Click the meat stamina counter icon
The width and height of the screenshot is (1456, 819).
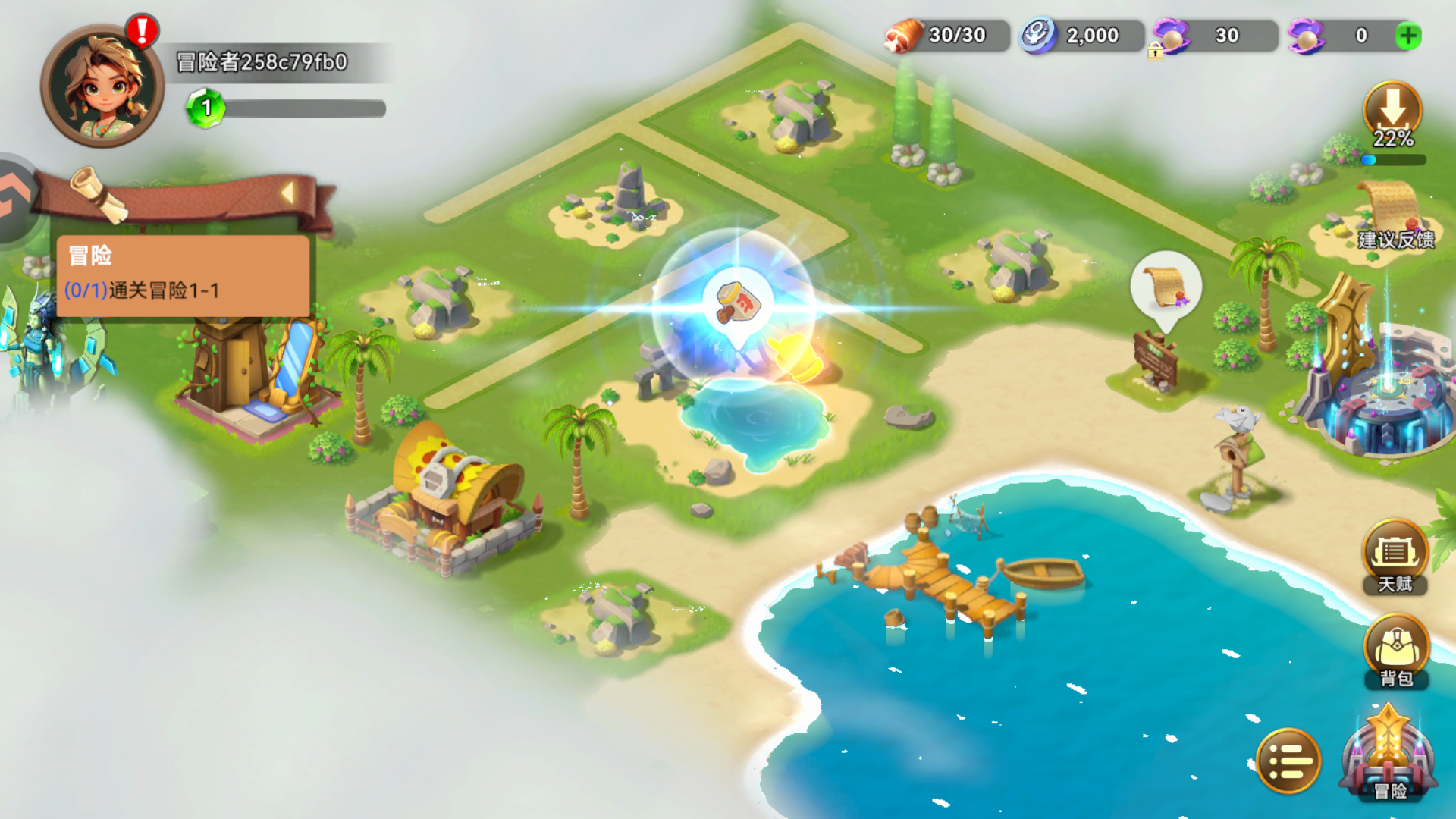click(903, 36)
